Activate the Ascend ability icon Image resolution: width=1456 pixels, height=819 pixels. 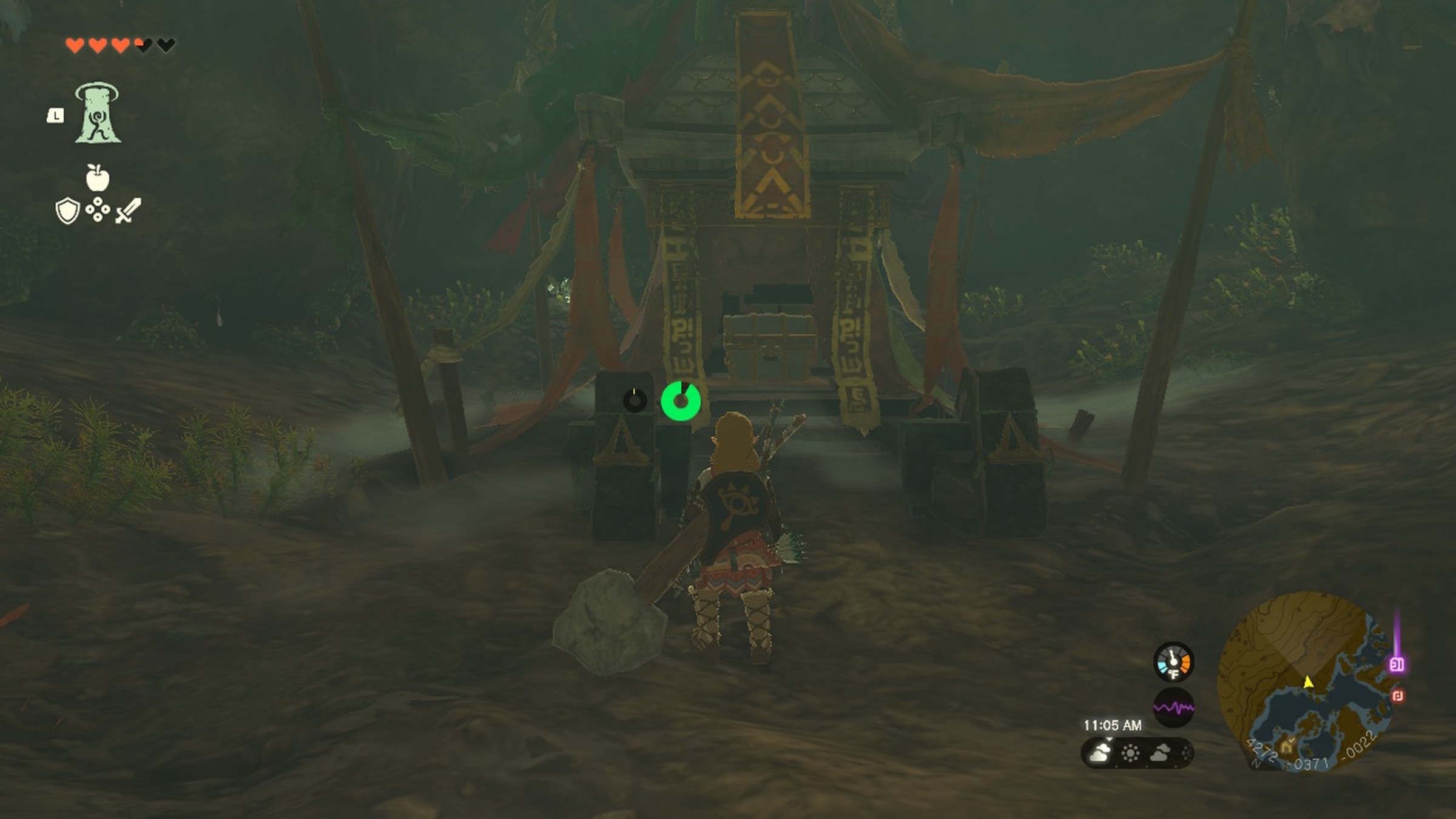tap(98, 113)
